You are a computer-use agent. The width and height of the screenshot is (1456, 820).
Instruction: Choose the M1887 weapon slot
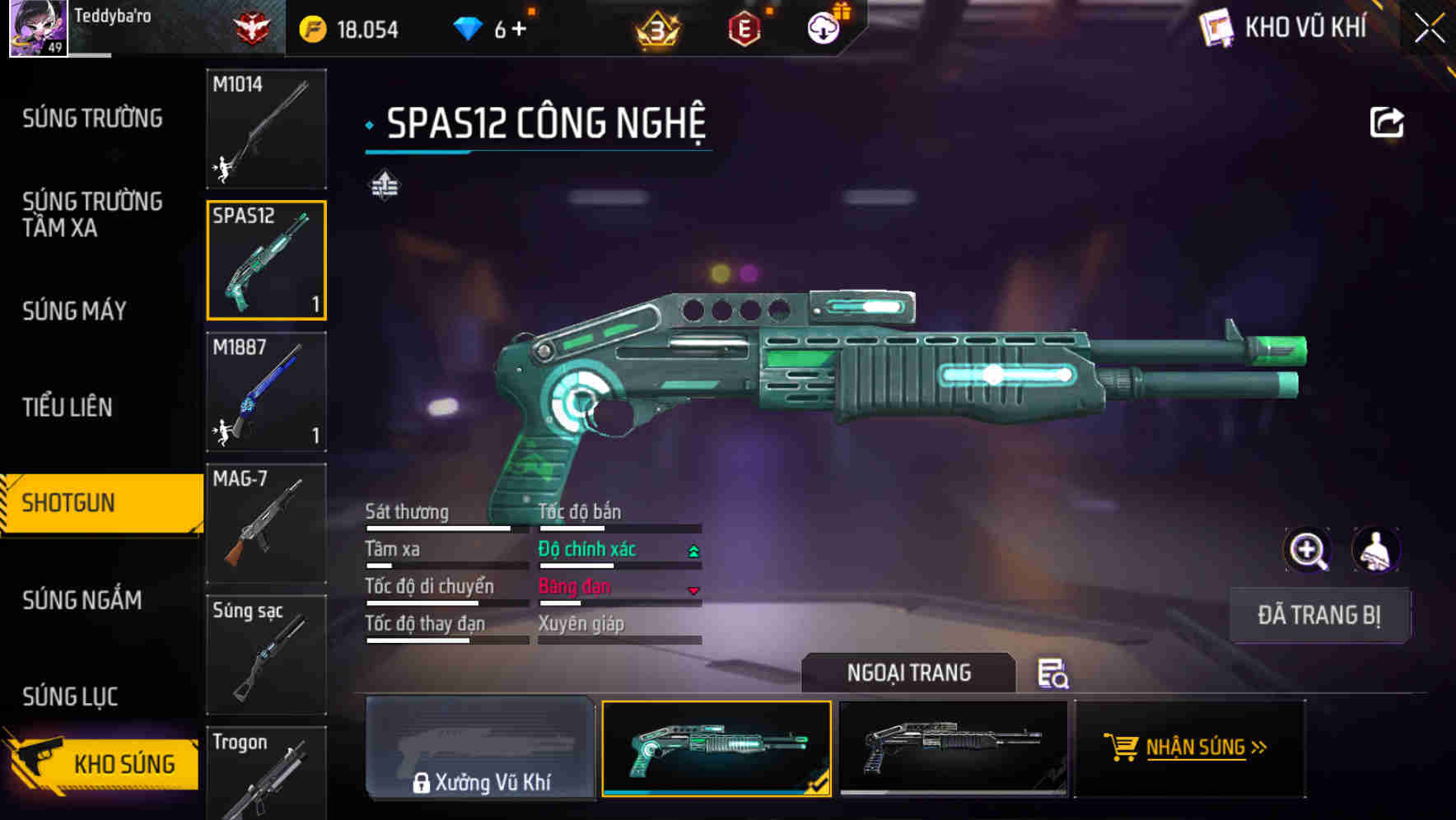click(266, 392)
